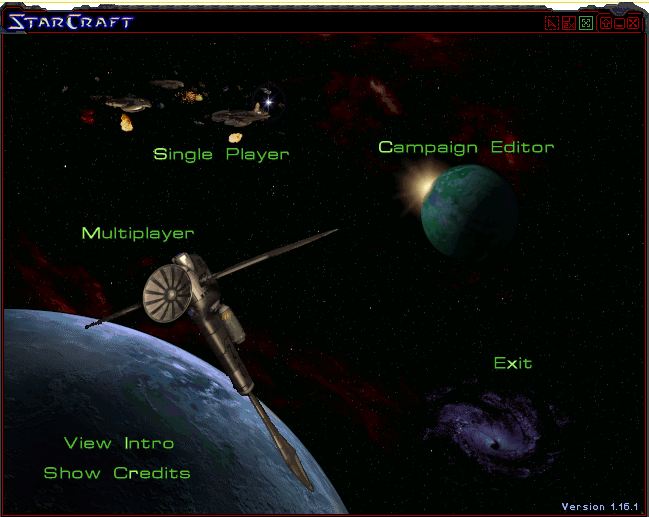Play the View Intro cinematic

point(119,443)
